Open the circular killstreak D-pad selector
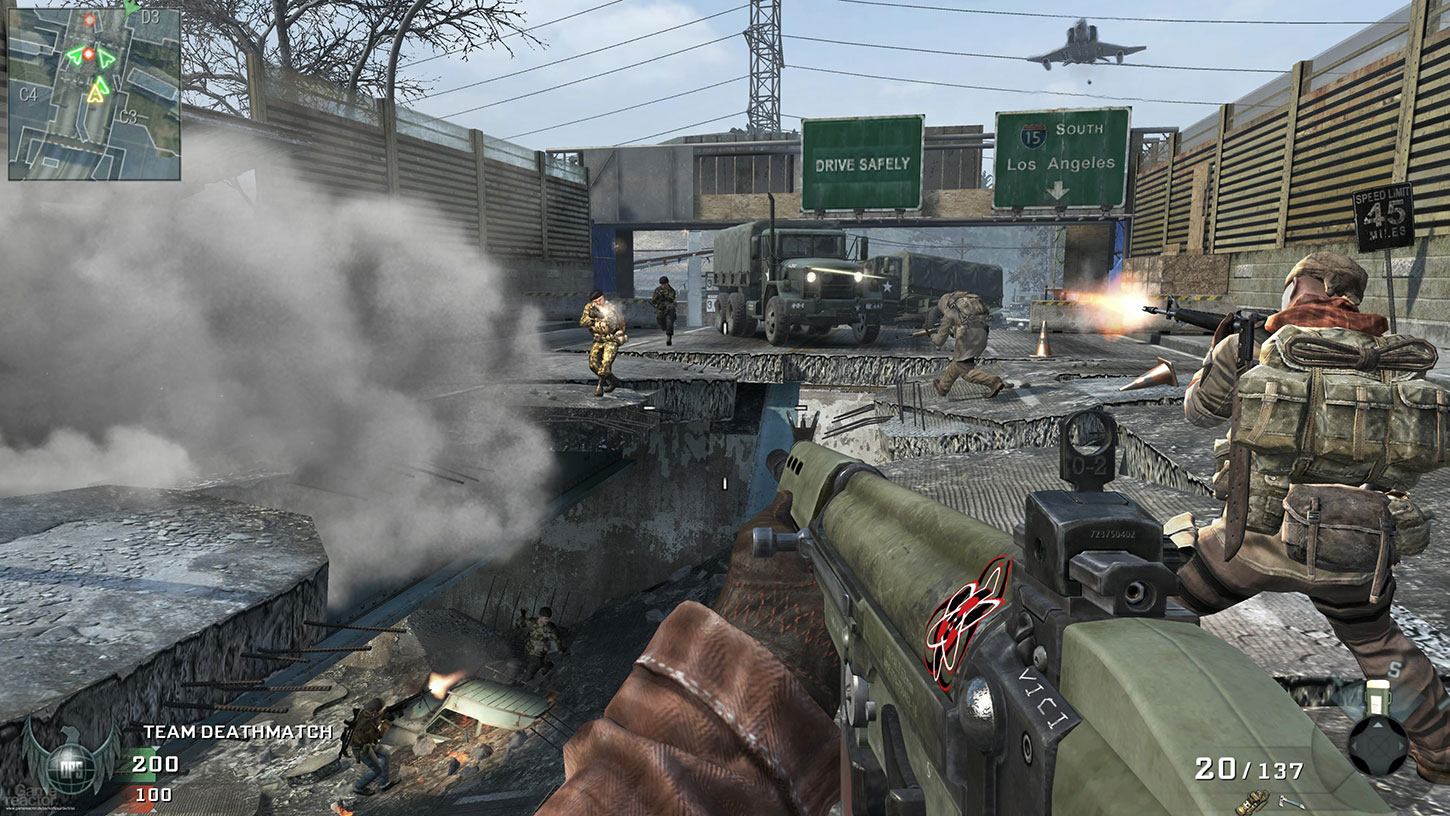The height and width of the screenshot is (816, 1450). click(1379, 746)
